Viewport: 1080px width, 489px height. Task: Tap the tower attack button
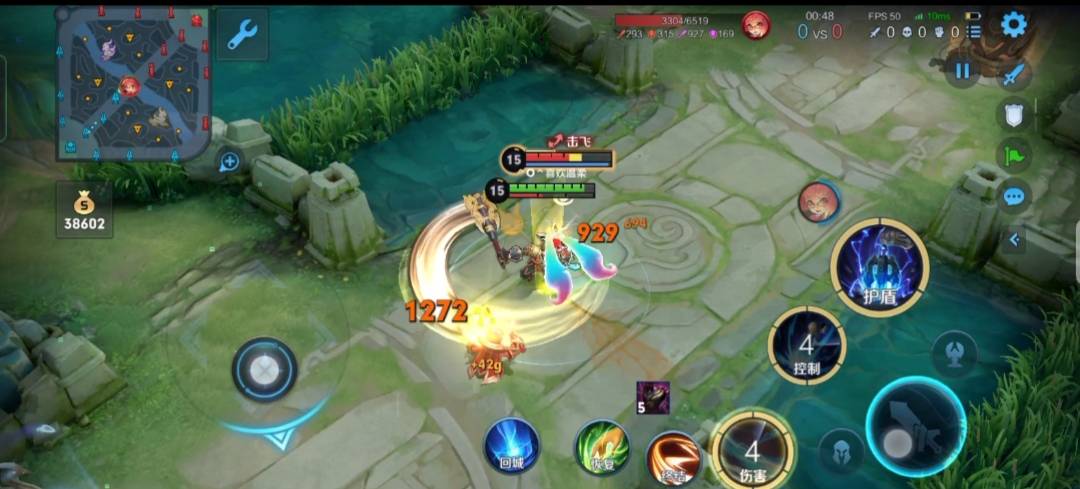pyautogui.click(x=954, y=353)
